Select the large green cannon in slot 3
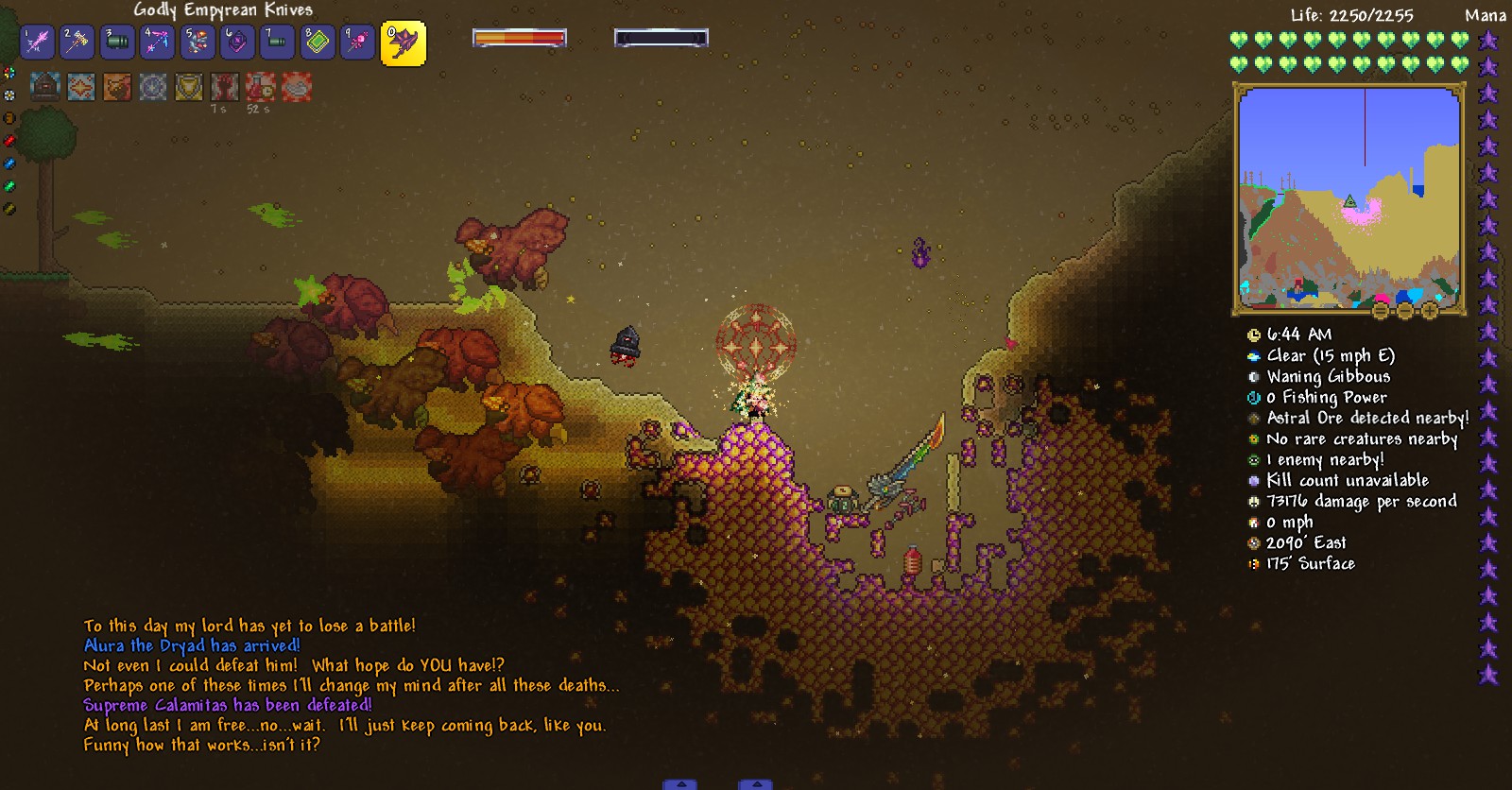The height and width of the screenshot is (790, 1512). coord(117,43)
